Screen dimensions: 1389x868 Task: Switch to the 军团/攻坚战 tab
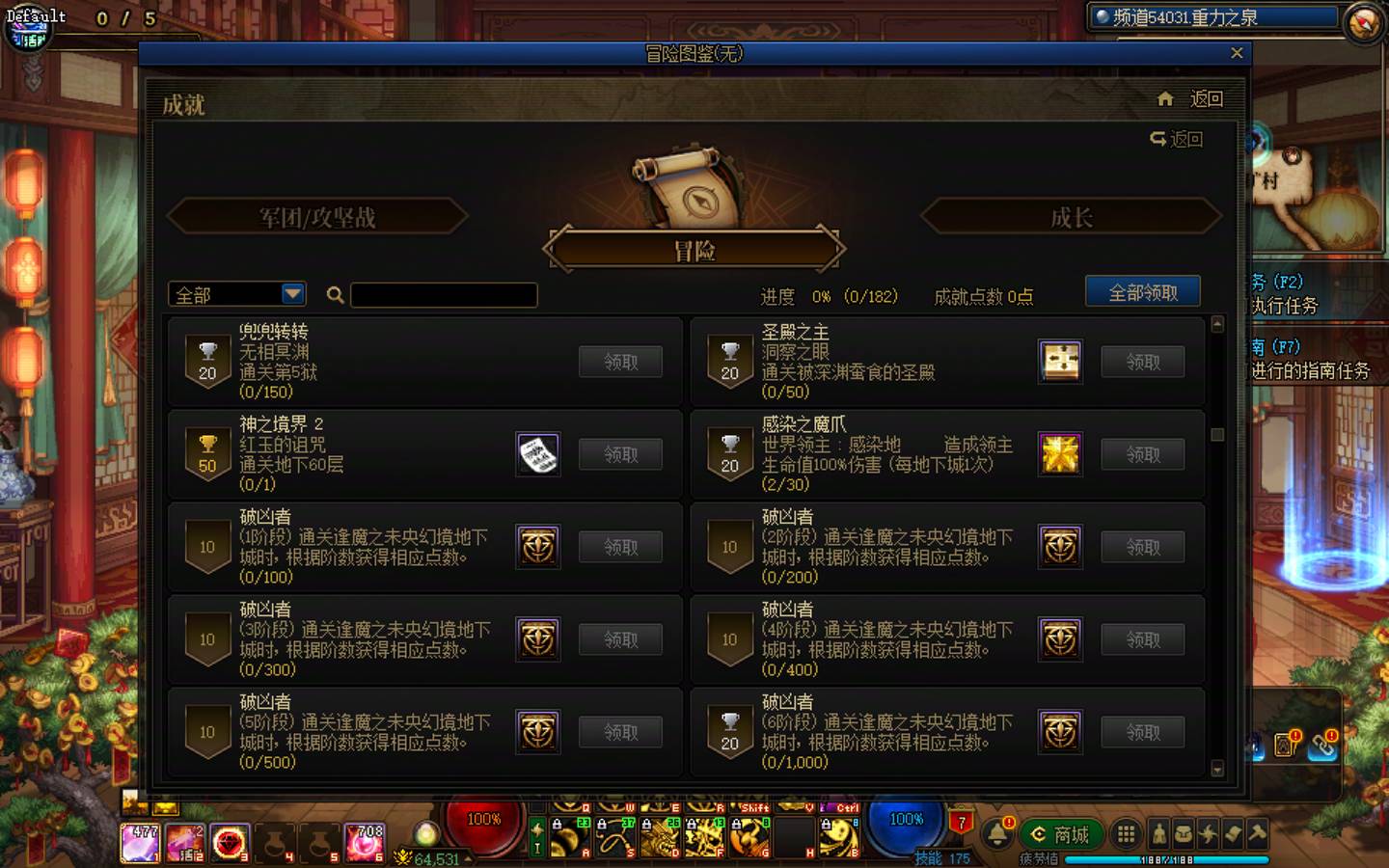pyautogui.click(x=315, y=217)
